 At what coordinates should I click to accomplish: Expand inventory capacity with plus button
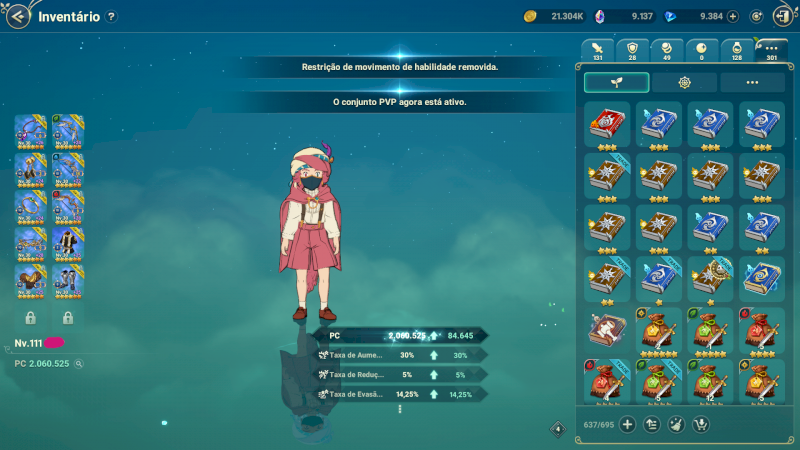point(628,424)
